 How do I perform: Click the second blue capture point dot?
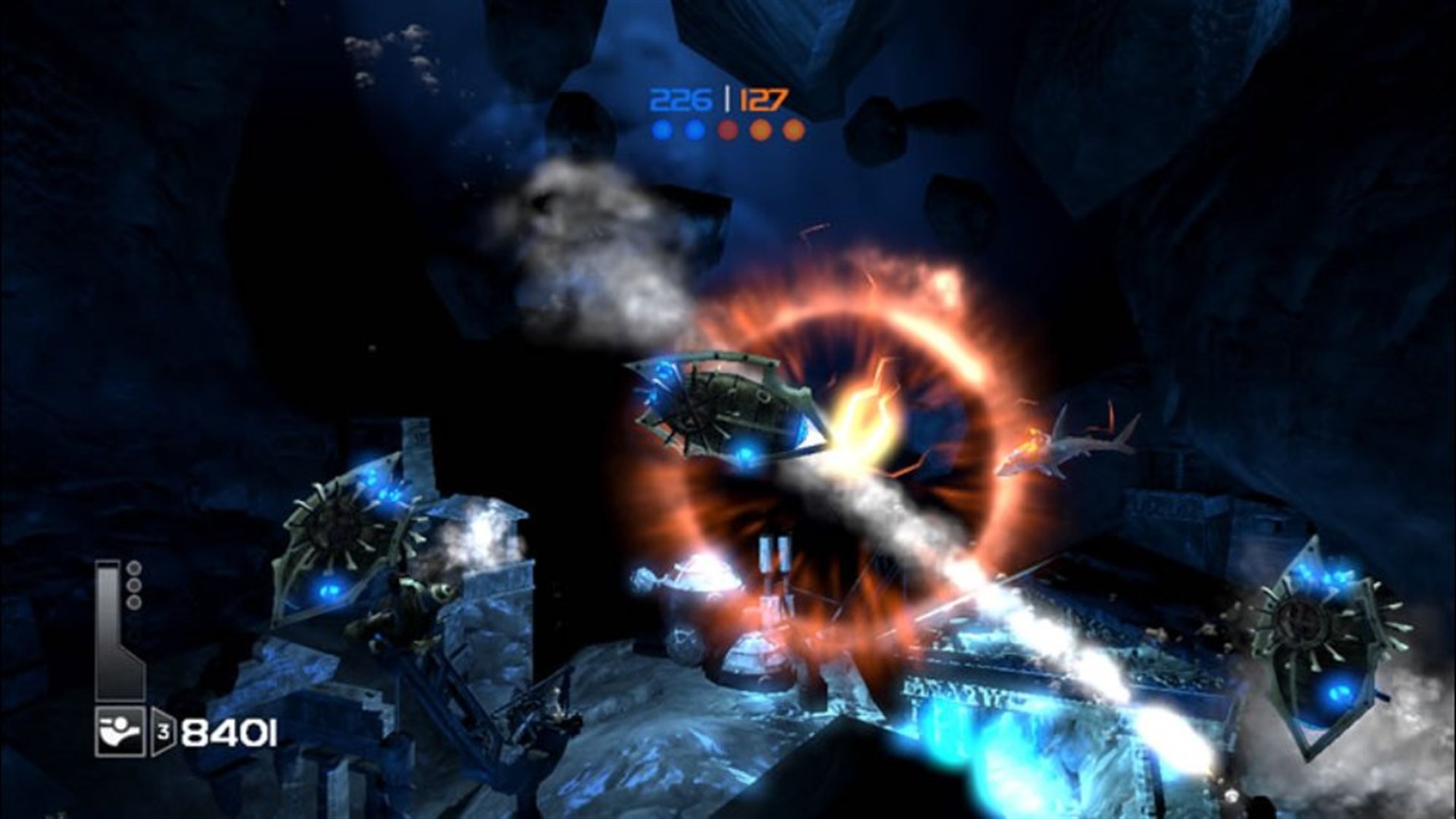pyautogui.click(x=694, y=130)
